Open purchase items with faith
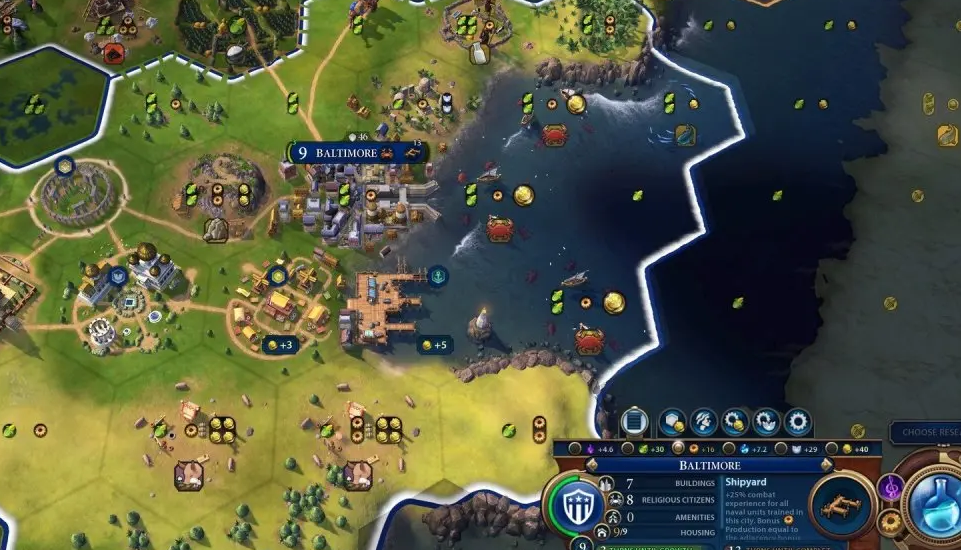Screen dimensions: 961x550 tap(766, 421)
